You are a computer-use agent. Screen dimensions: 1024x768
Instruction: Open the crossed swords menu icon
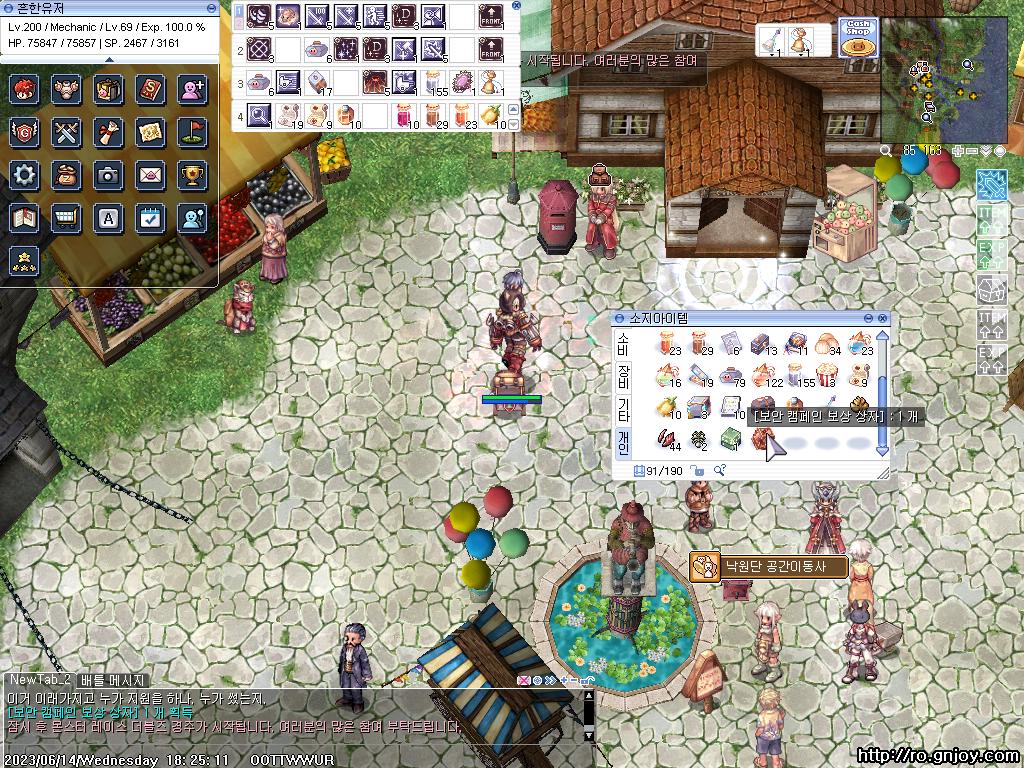(67, 132)
